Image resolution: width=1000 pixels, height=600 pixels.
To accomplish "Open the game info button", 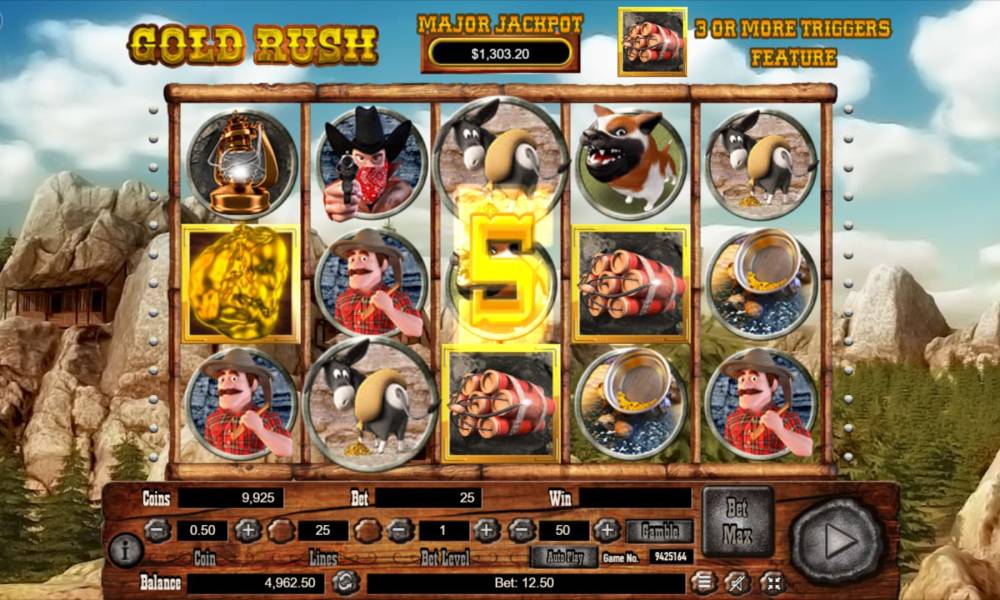I will (126, 549).
